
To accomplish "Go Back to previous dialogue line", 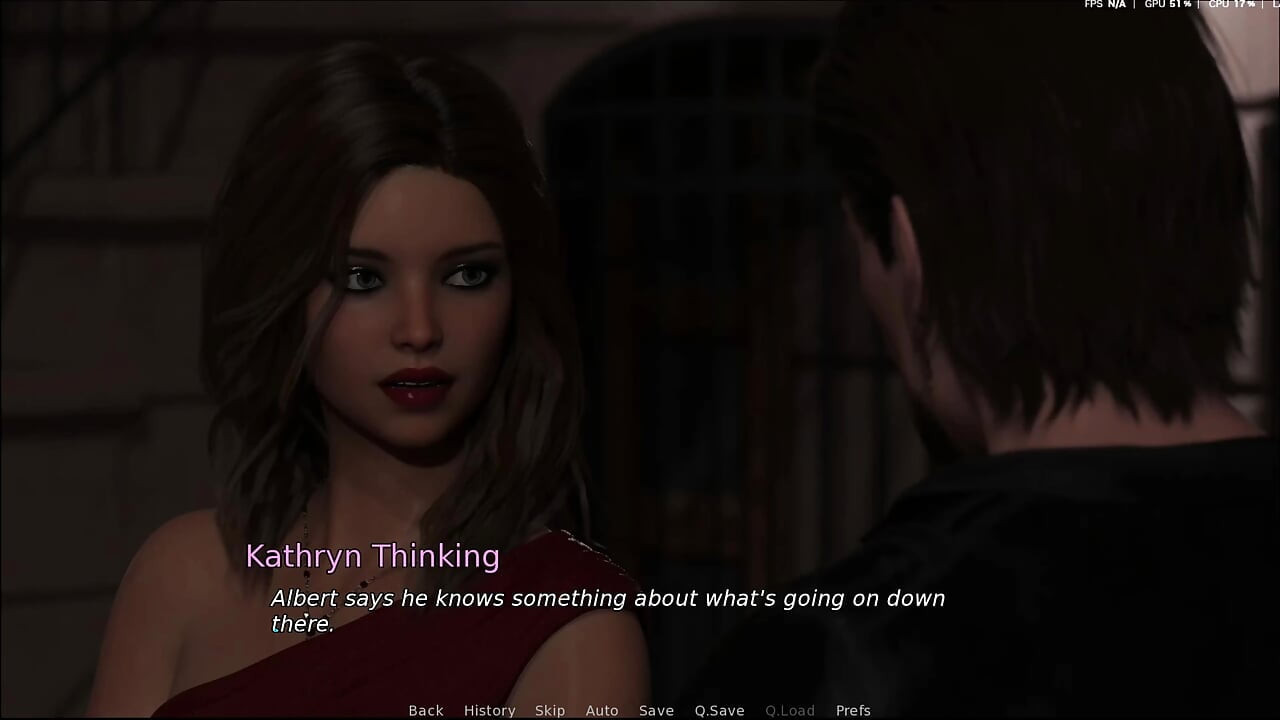I will pyautogui.click(x=425, y=711).
